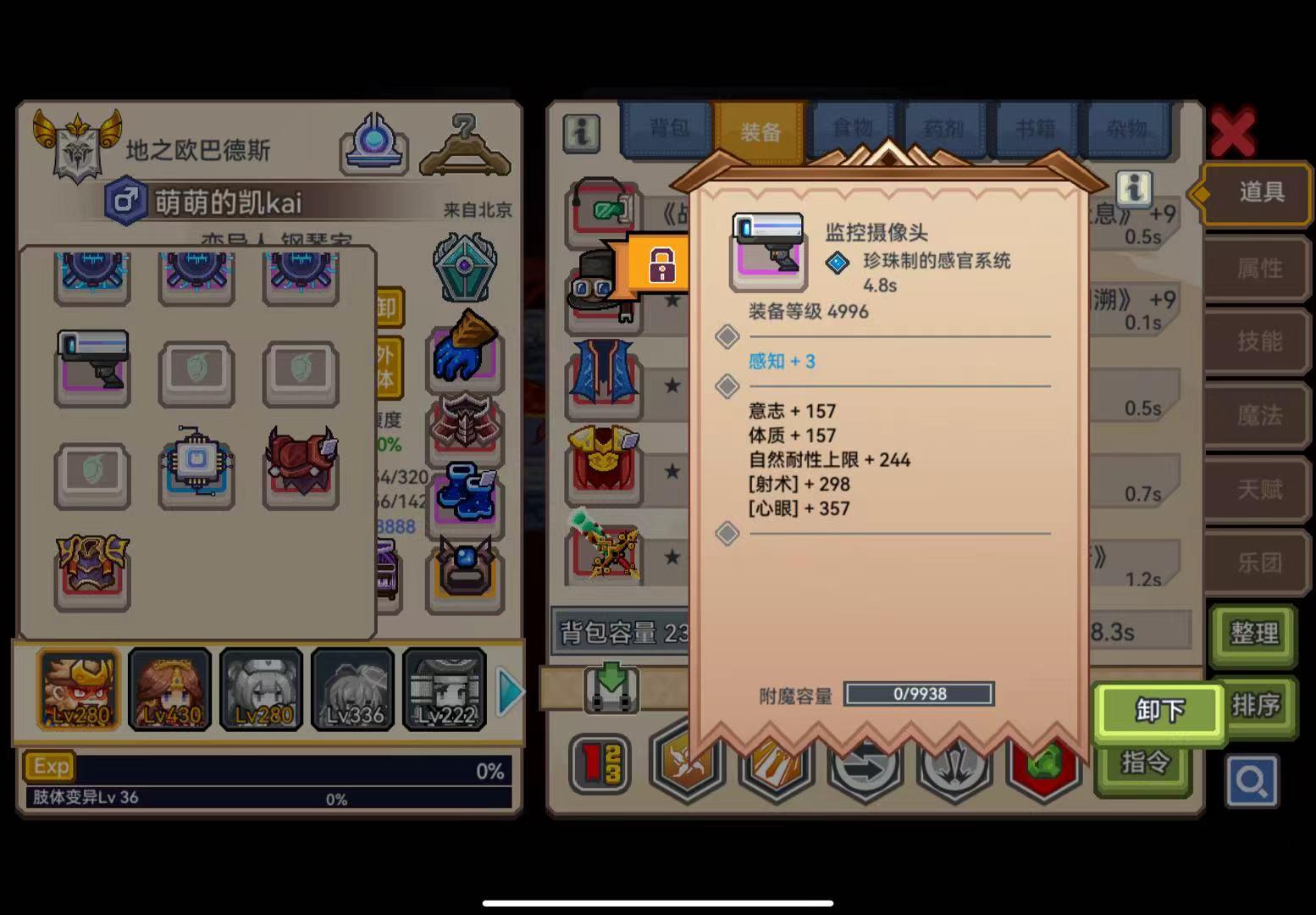
Task: Toggle the diamond marker next to 感知 +3
Action: pos(727,335)
